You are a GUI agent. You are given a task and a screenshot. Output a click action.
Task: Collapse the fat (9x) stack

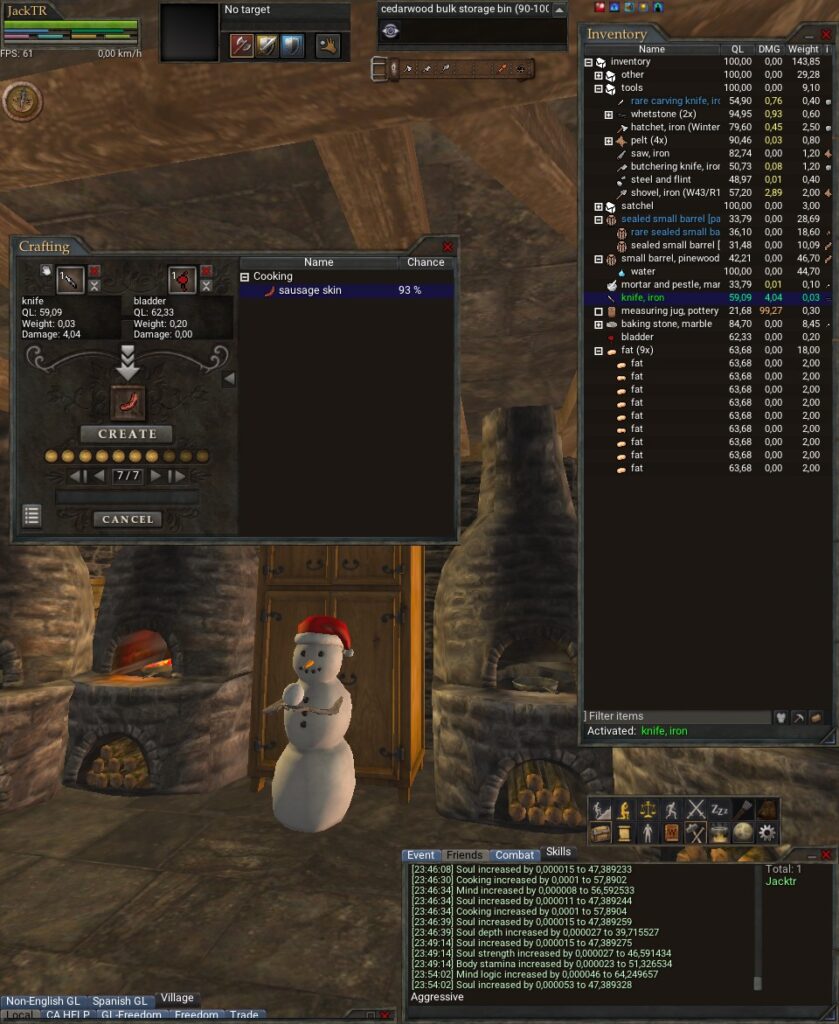point(599,351)
